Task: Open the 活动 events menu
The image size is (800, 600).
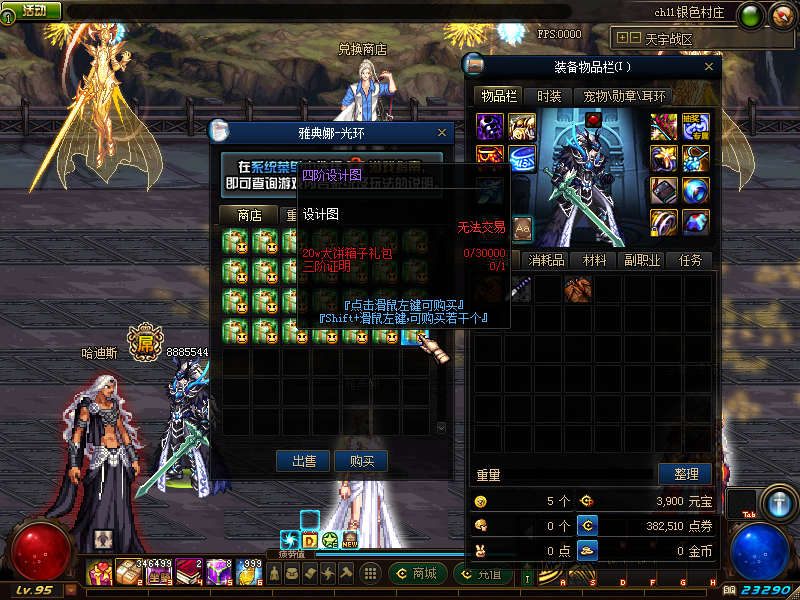Action: (33, 10)
